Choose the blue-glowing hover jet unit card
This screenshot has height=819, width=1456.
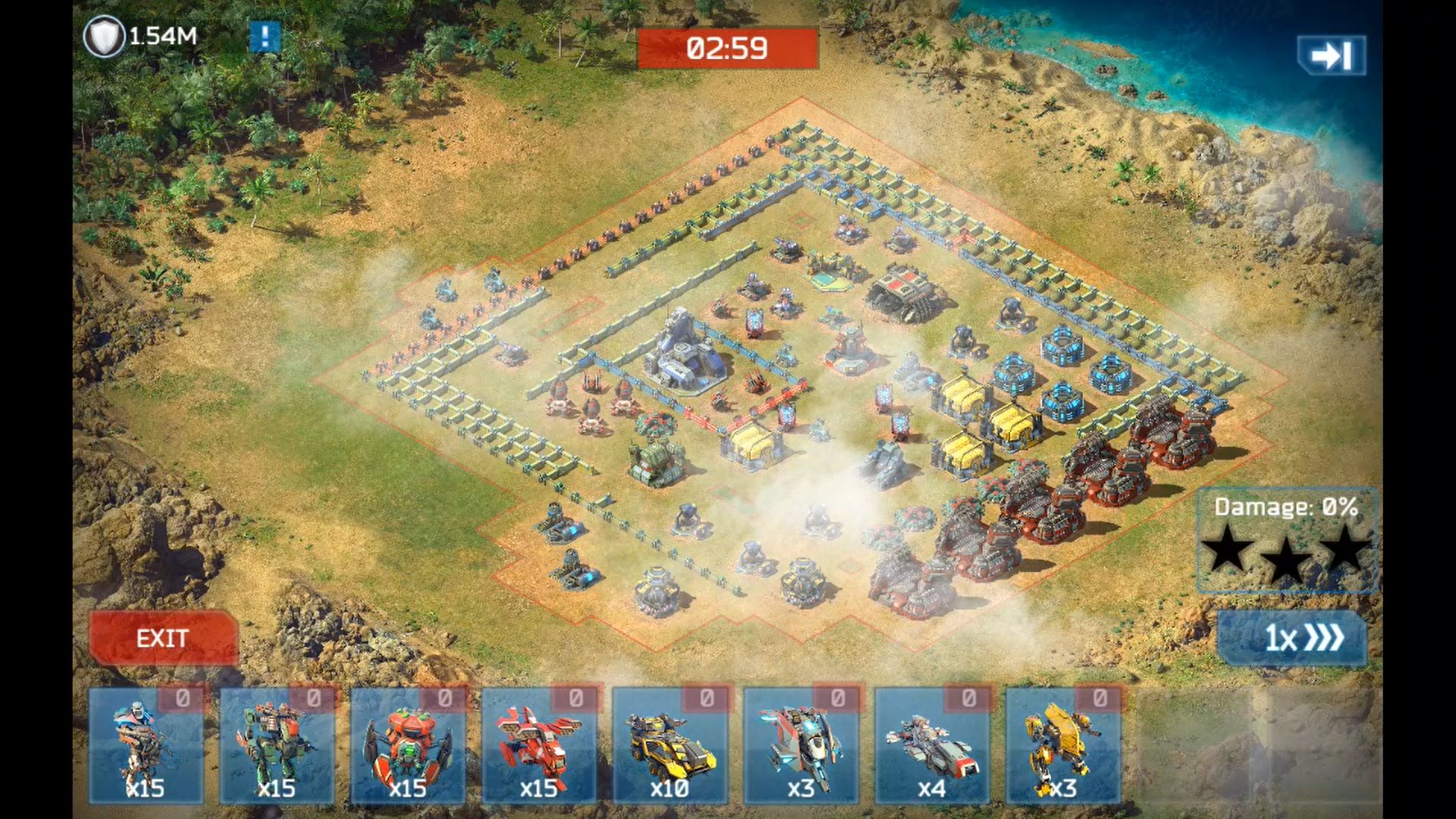tap(801, 745)
